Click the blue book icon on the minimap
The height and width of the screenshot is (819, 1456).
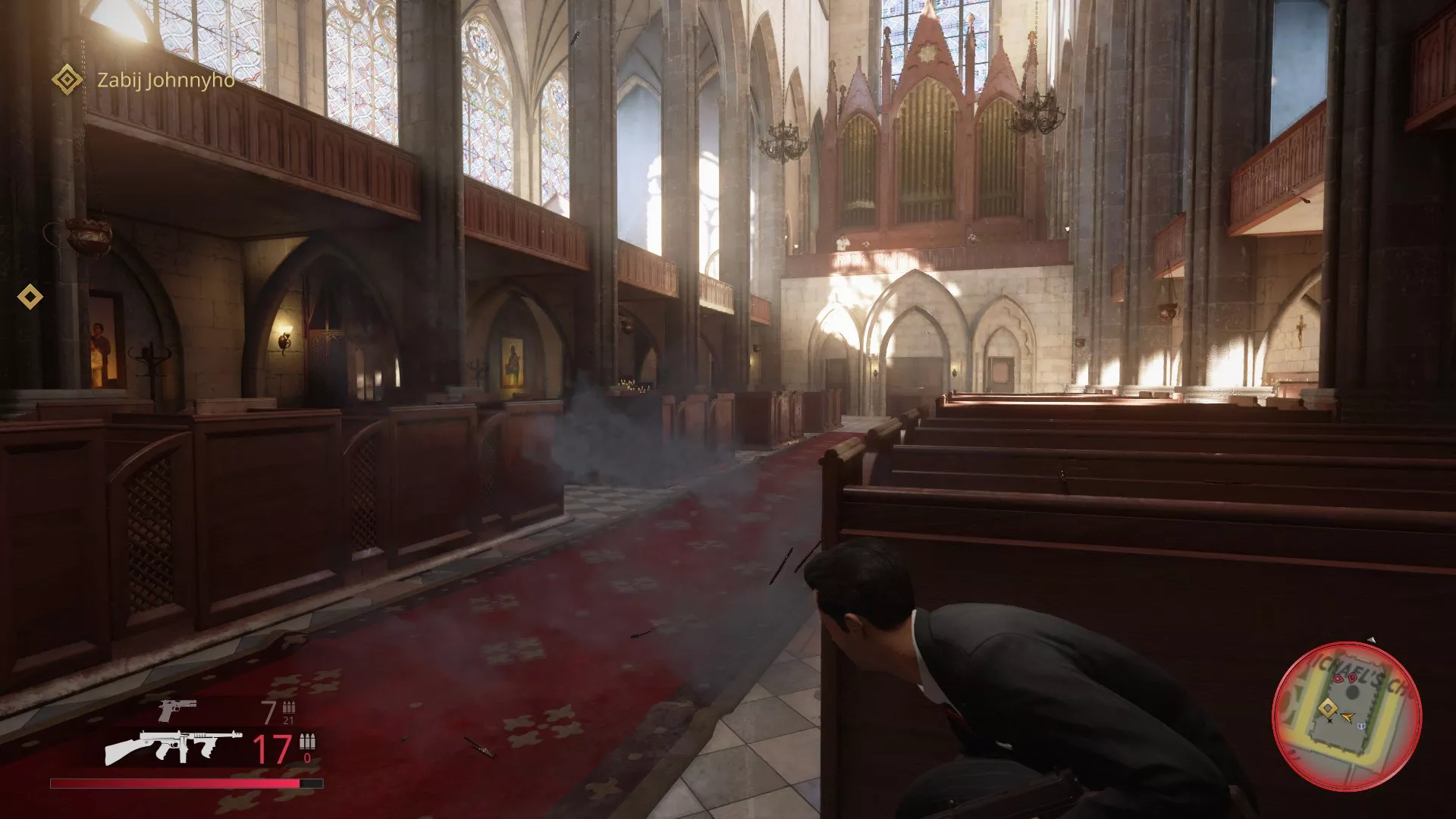(1362, 727)
